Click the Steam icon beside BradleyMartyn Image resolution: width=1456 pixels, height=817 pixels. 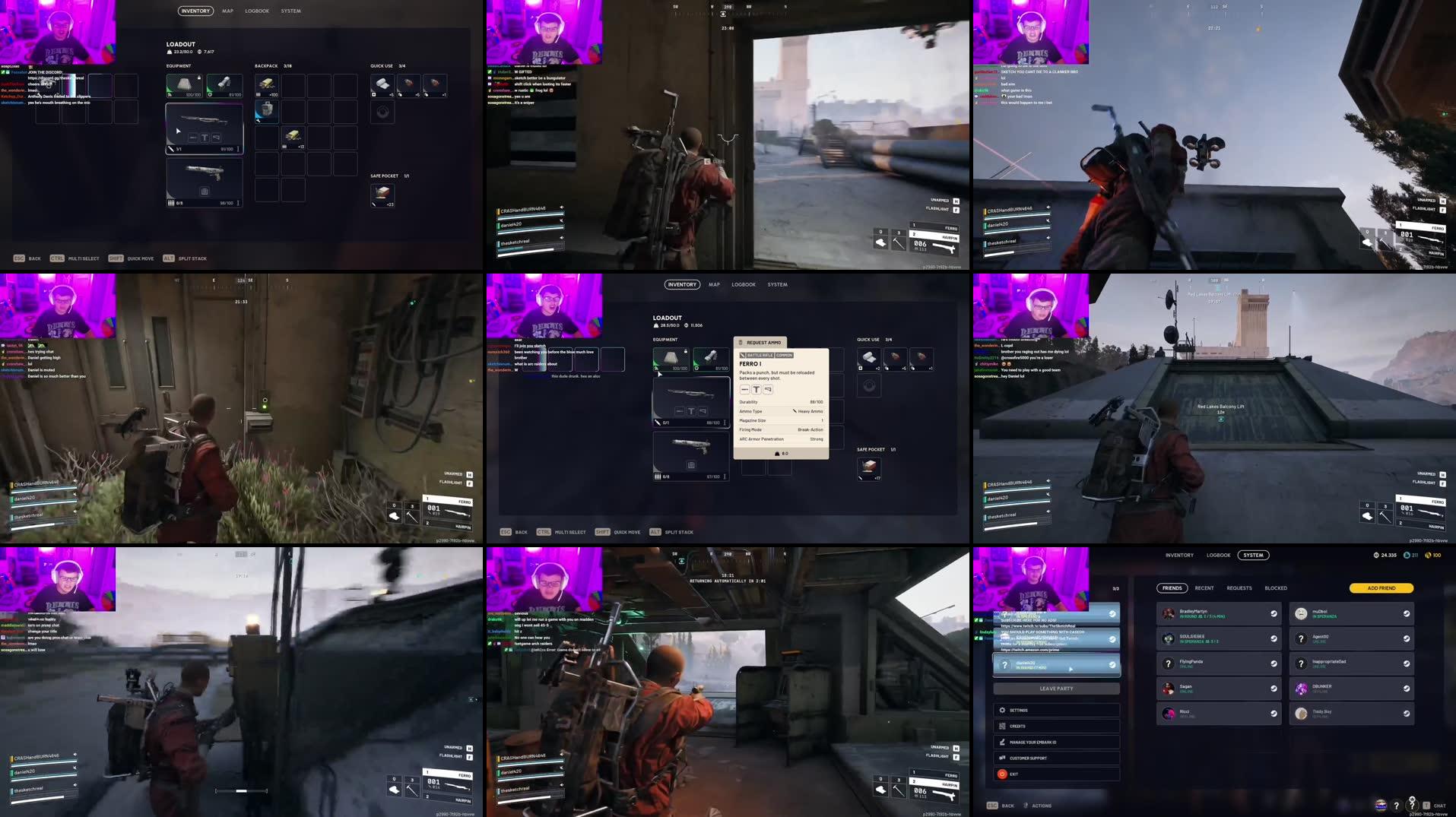1274,613
